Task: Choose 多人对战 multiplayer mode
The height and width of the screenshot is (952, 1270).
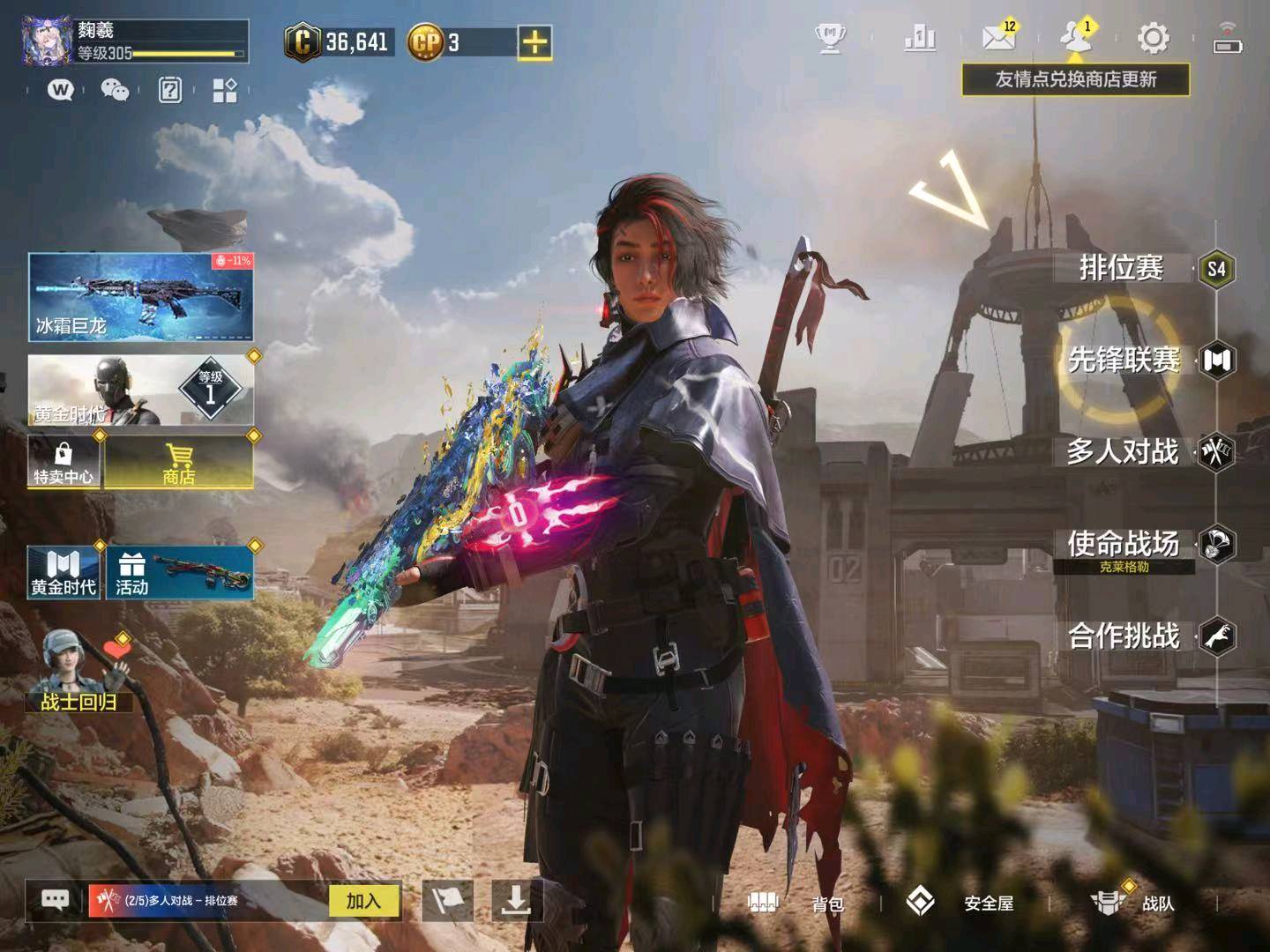Action: point(1123,452)
